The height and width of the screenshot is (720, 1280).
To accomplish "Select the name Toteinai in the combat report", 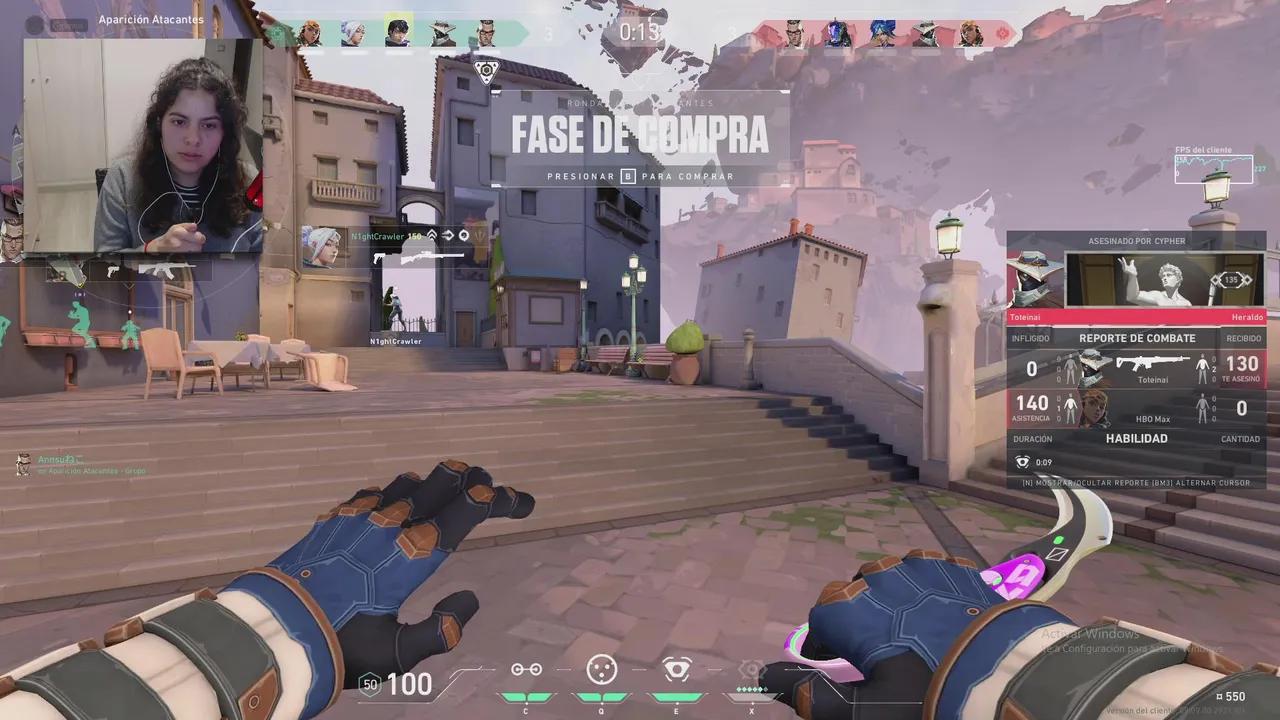I will 1153,380.
